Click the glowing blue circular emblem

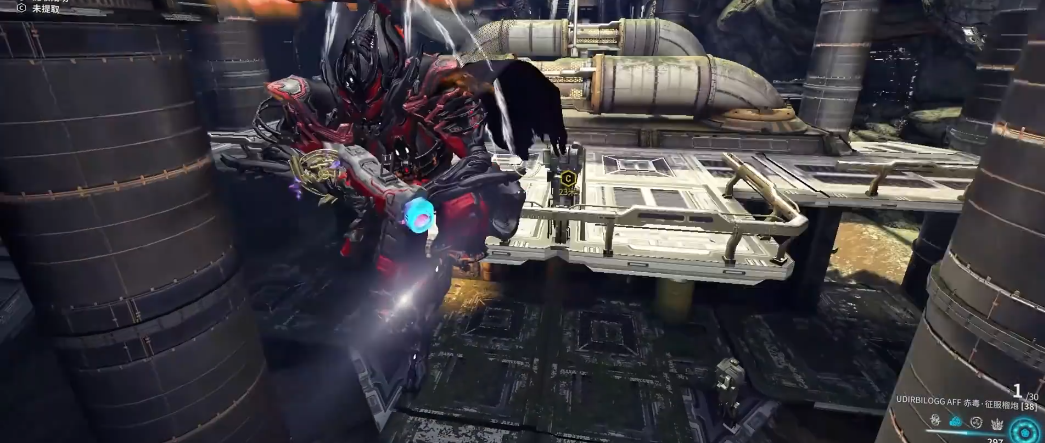(x=1025, y=431)
